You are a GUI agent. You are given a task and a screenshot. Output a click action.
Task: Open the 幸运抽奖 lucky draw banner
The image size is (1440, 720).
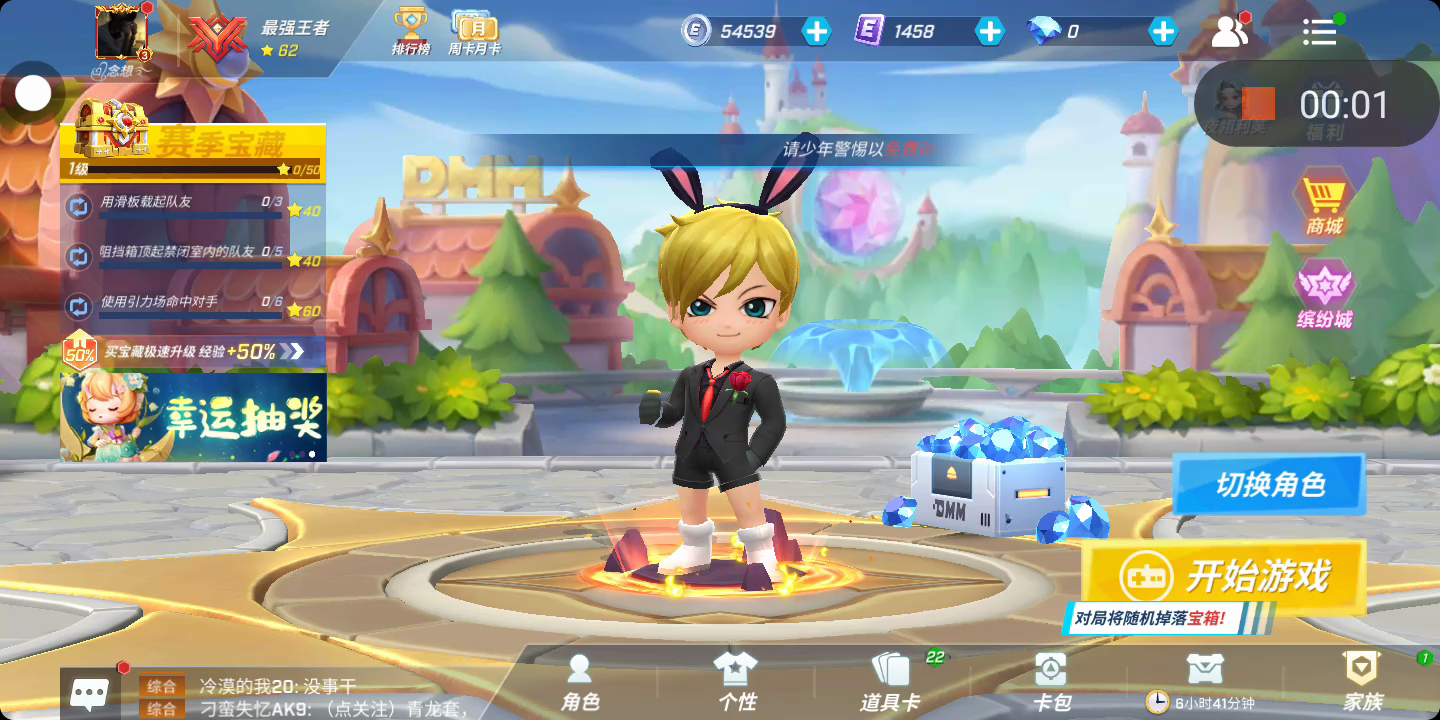[194, 417]
